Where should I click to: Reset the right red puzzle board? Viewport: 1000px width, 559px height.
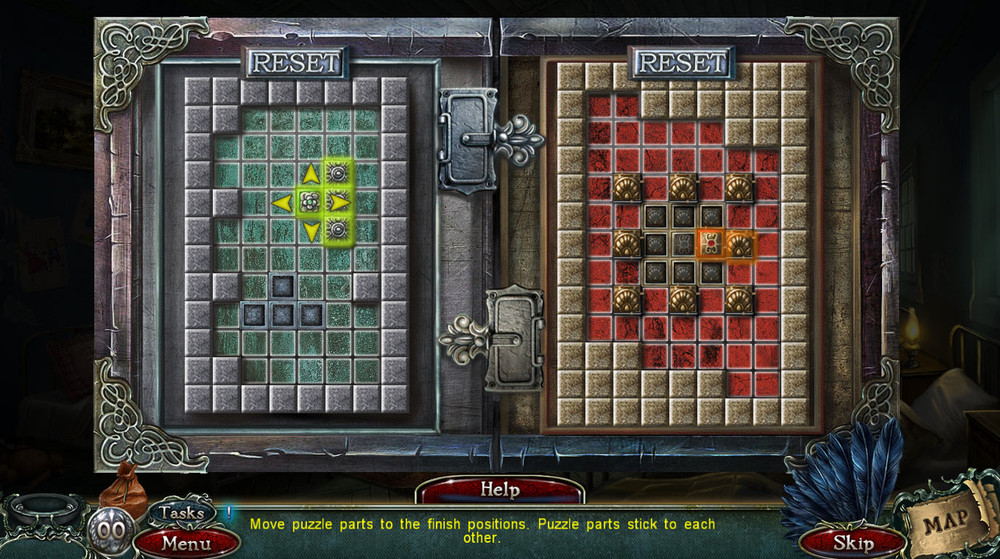coord(680,62)
